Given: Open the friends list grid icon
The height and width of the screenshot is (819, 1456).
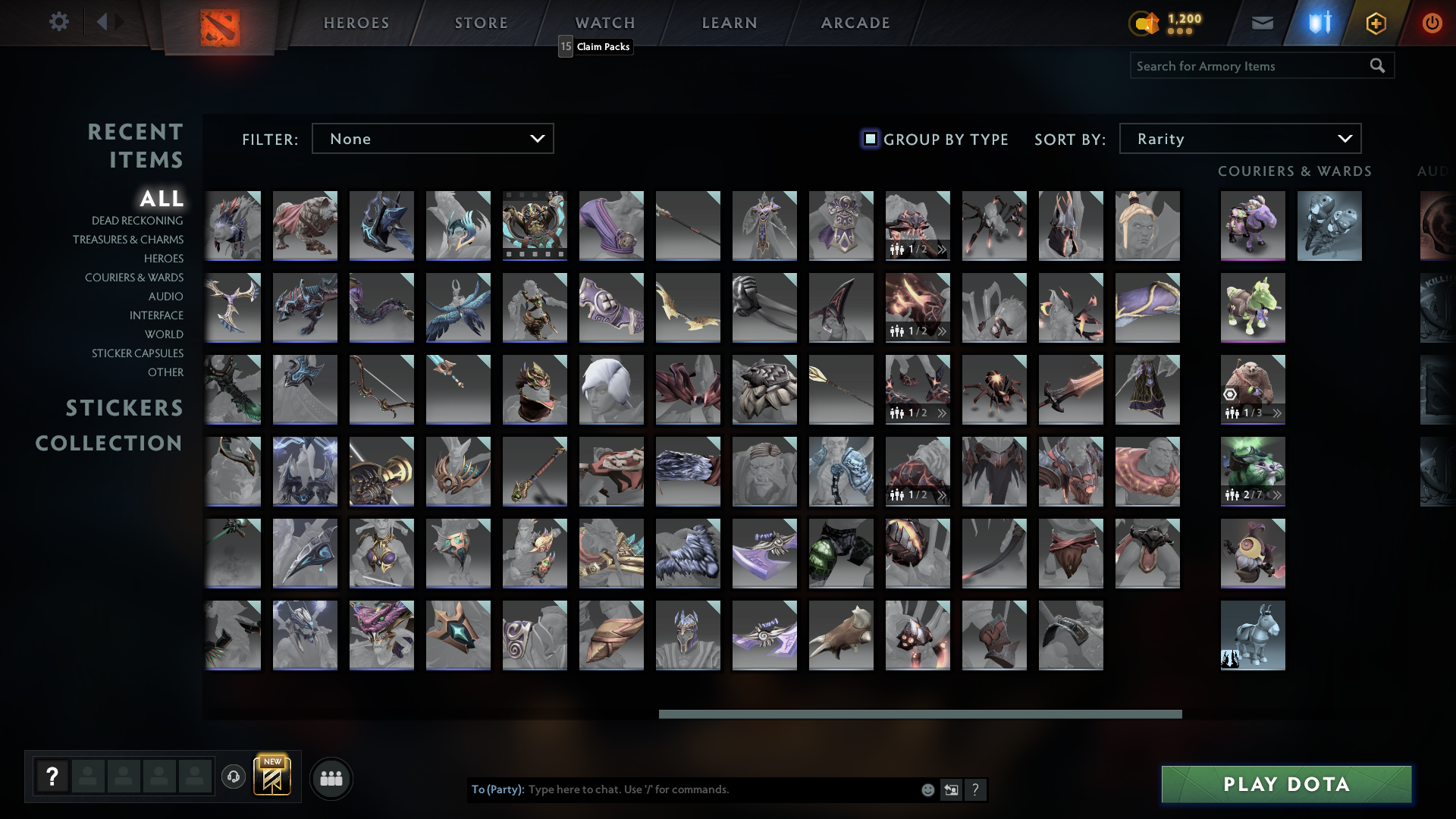Looking at the screenshot, I should [x=331, y=778].
